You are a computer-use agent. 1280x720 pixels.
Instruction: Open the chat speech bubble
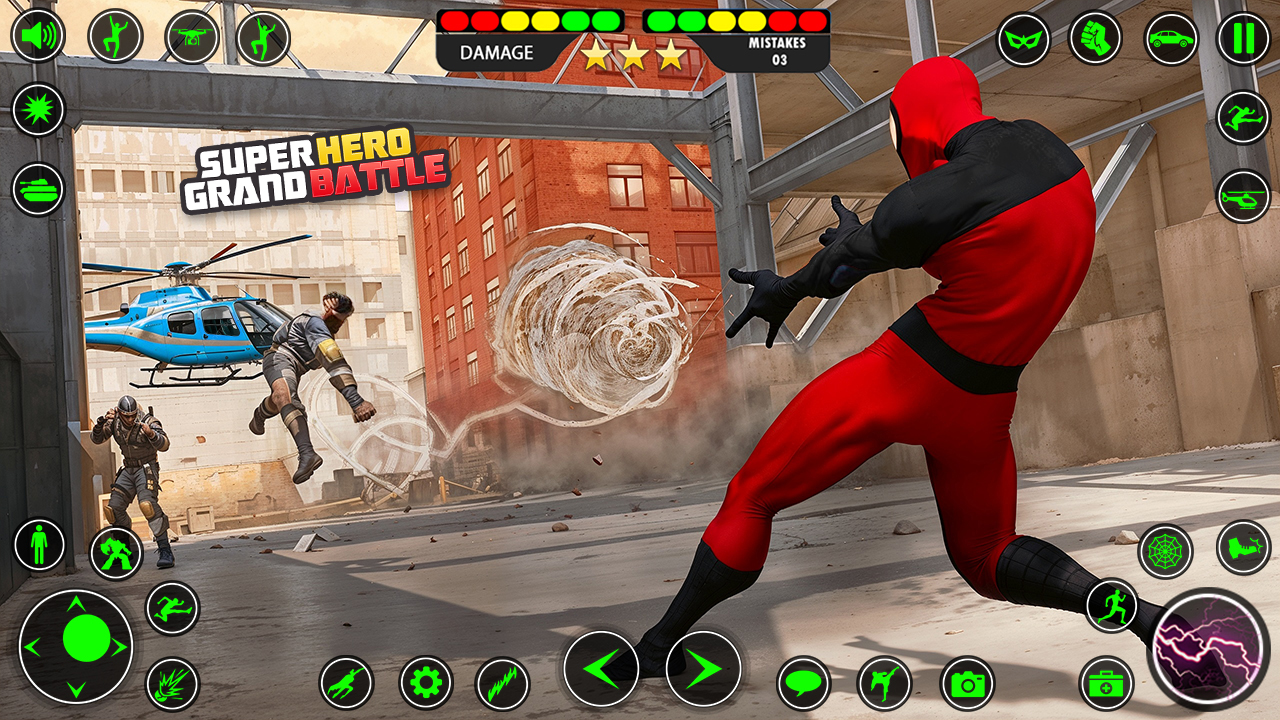point(803,683)
